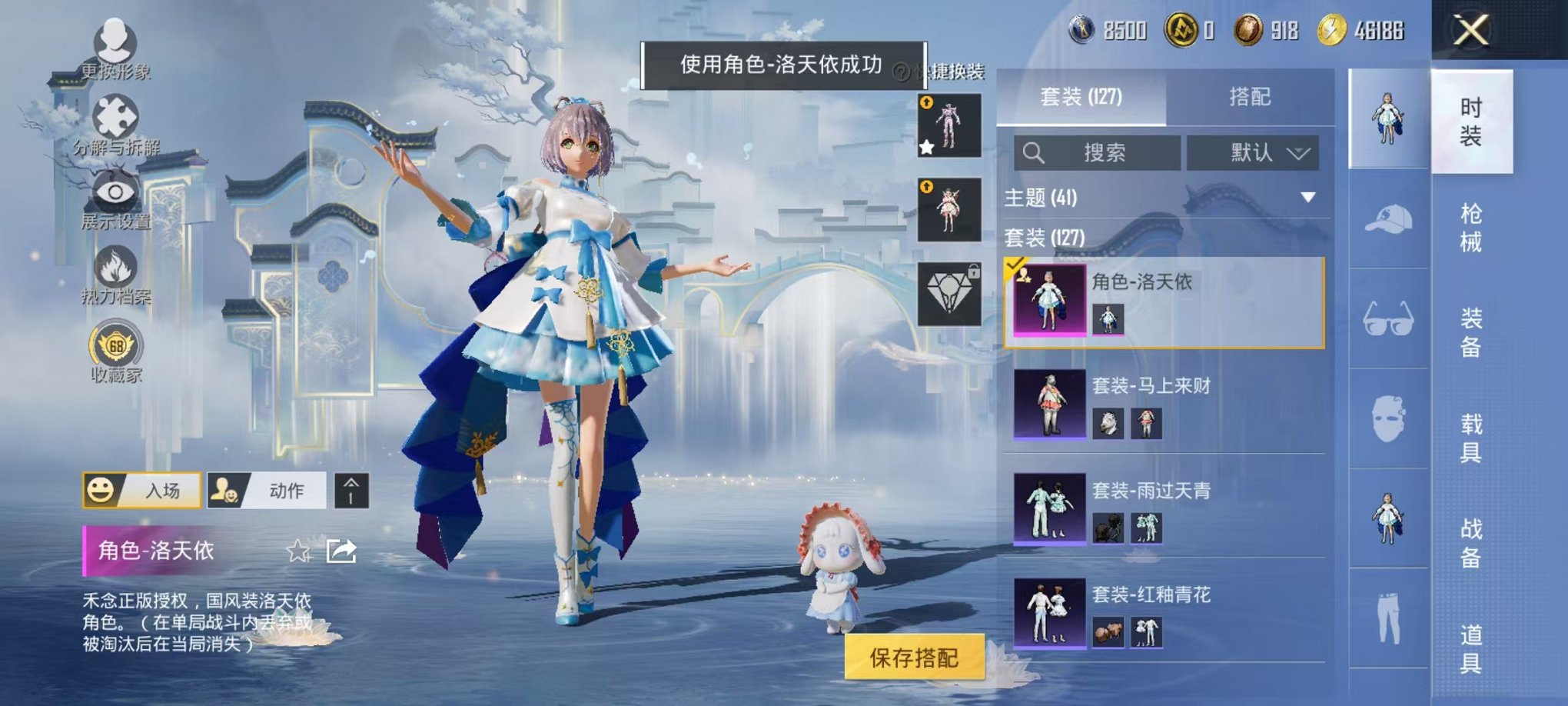Collapse the 主题 (41) section
This screenshot has height=706, width=1568.
click(x=1307, y=196)
